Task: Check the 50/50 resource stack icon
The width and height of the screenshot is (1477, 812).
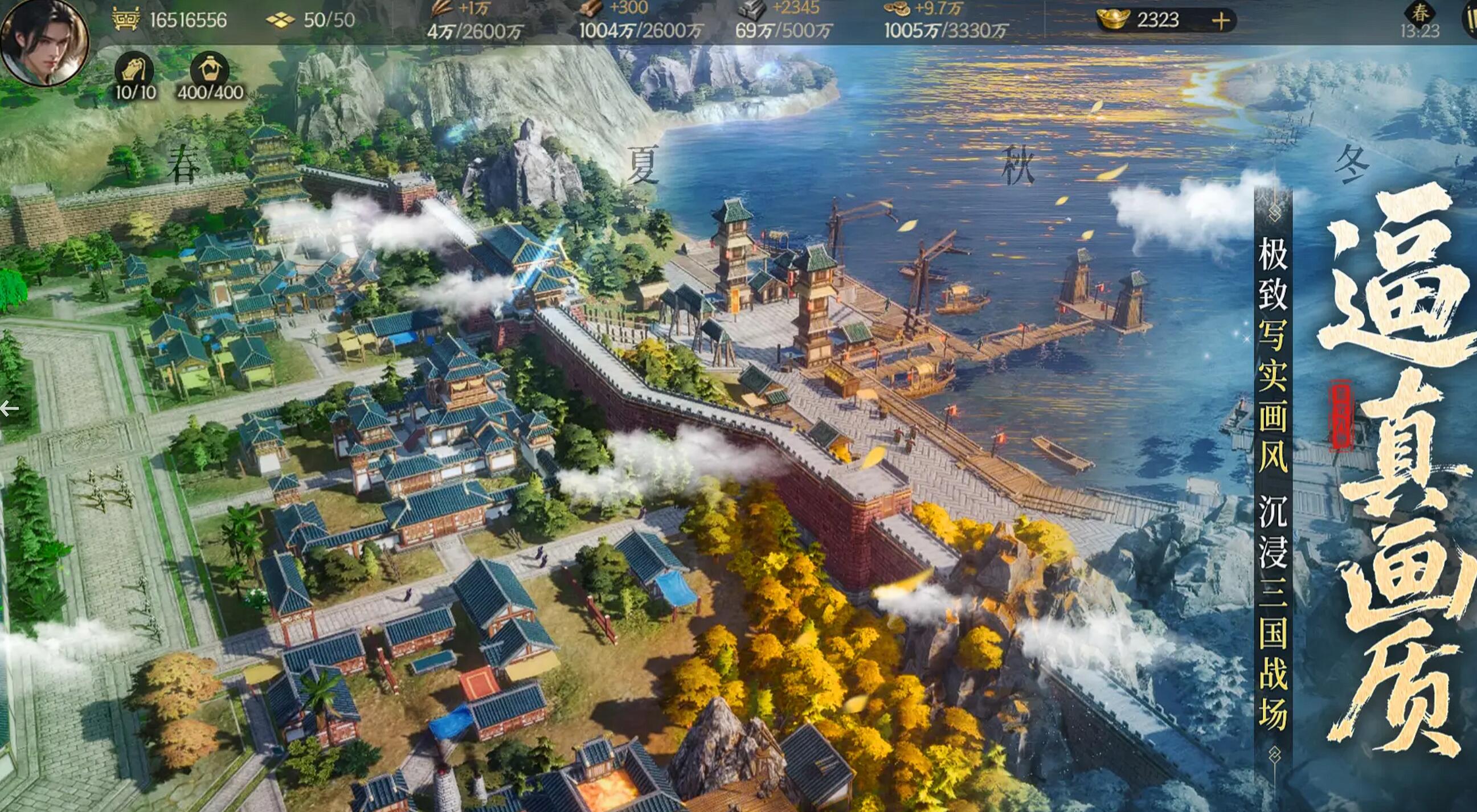Action: [280, 20]
